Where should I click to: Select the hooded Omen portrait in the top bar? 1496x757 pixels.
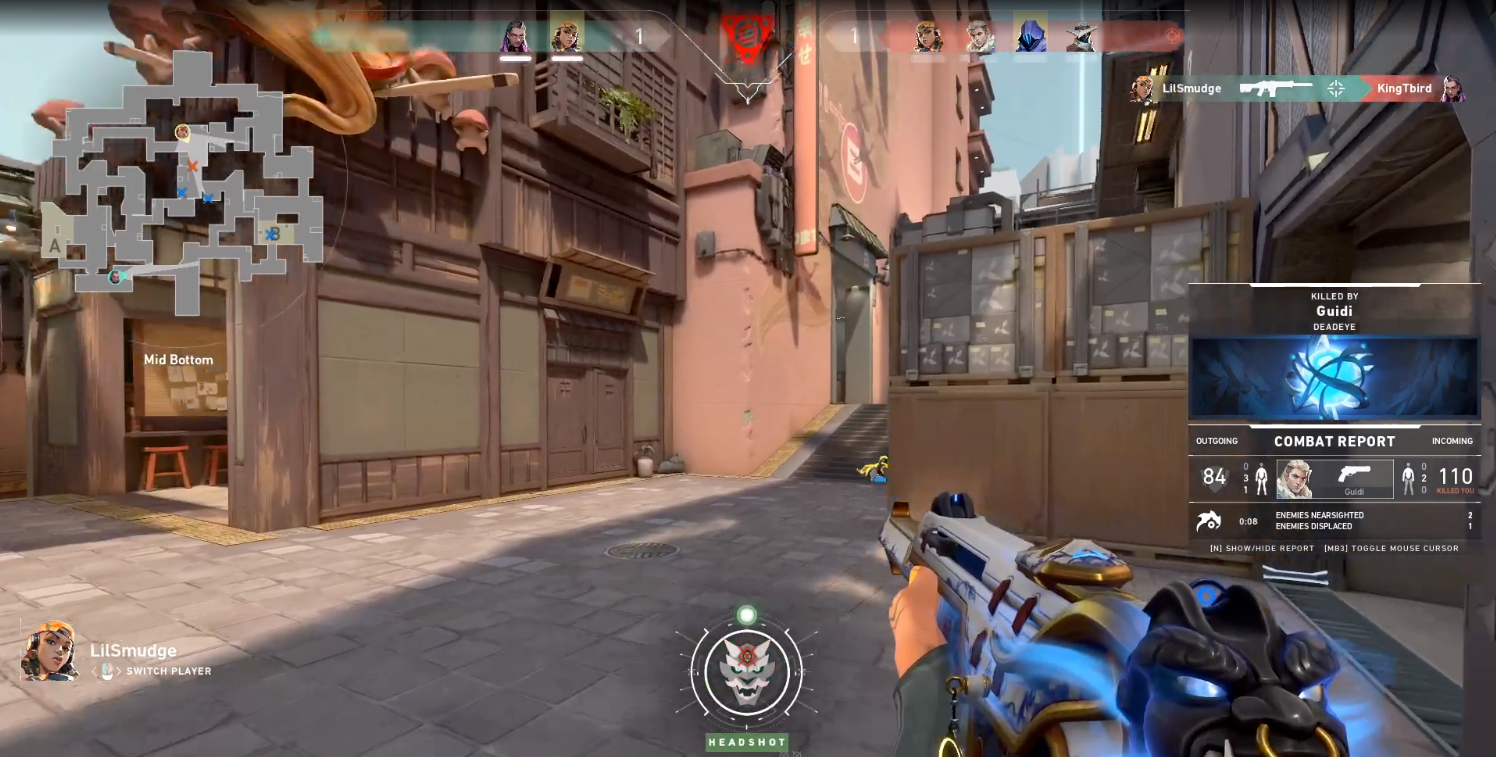(1030, 37)
